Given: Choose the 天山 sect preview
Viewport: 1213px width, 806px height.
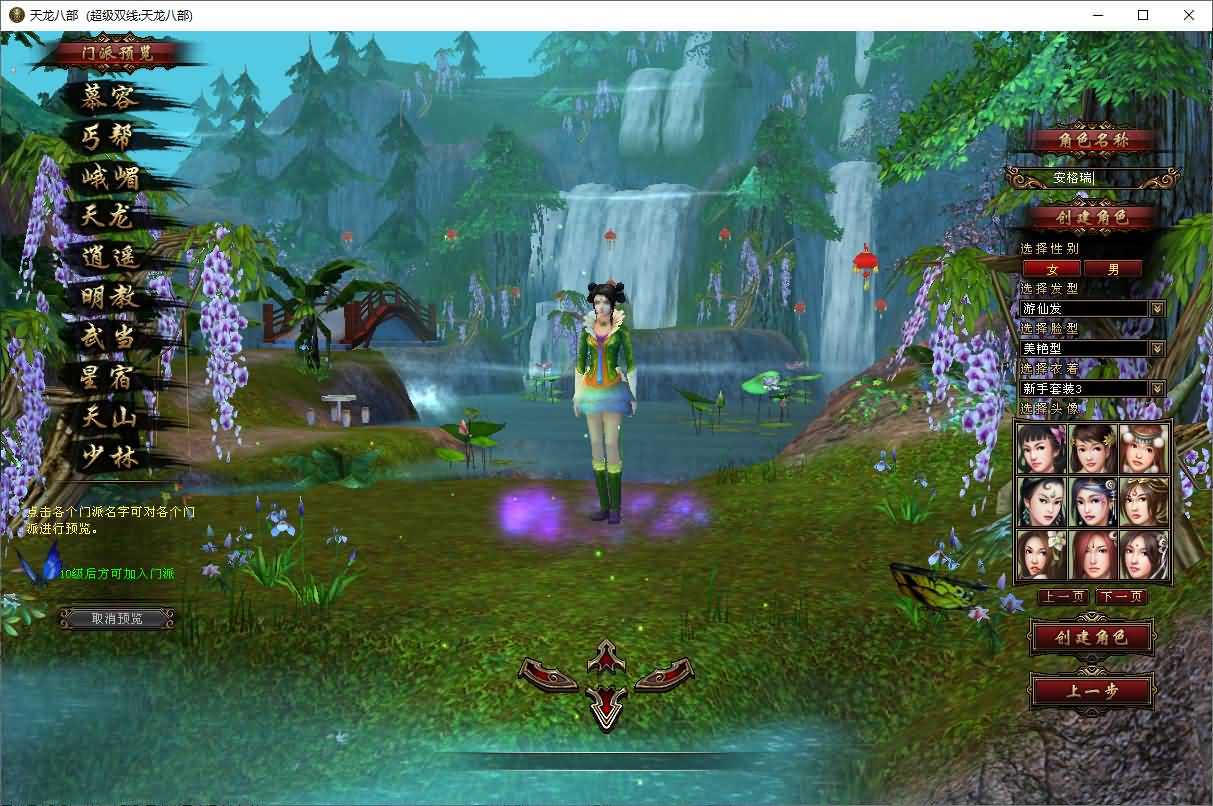Looking at the screenshot, I should click(x=110, y=417).
